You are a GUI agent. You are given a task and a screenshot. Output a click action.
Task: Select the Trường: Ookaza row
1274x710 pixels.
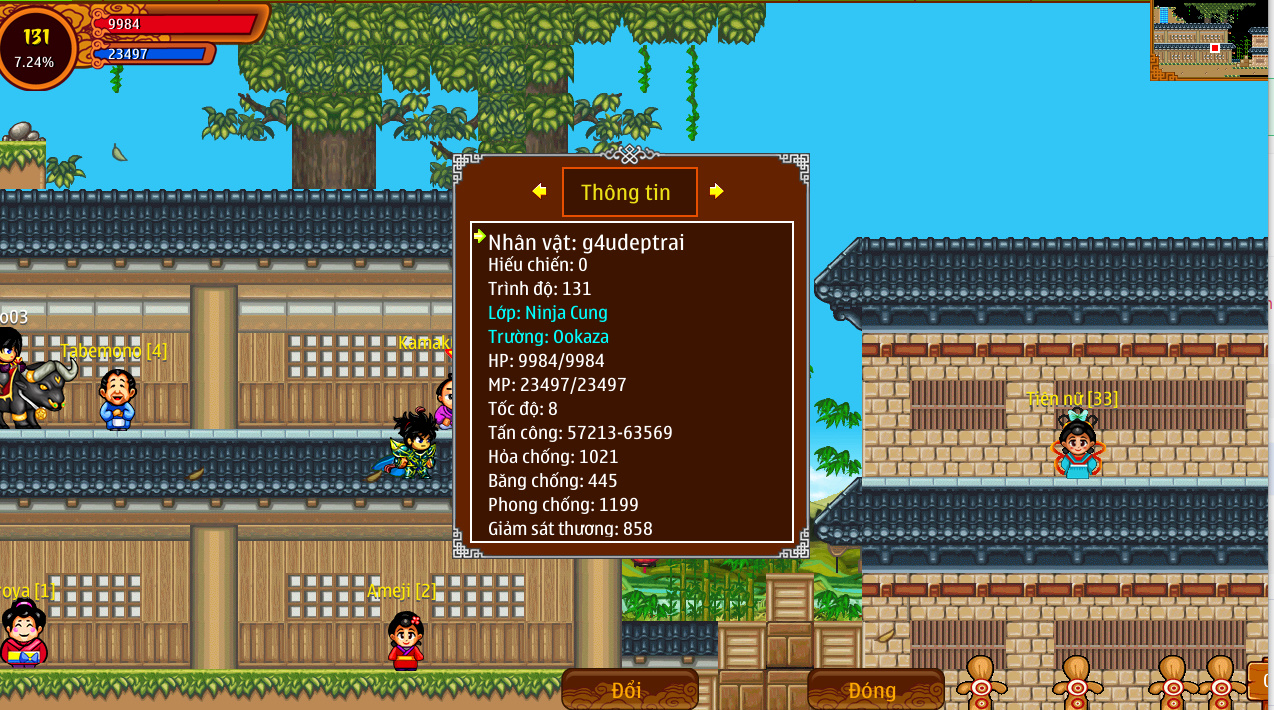click(x=548, y=337)
